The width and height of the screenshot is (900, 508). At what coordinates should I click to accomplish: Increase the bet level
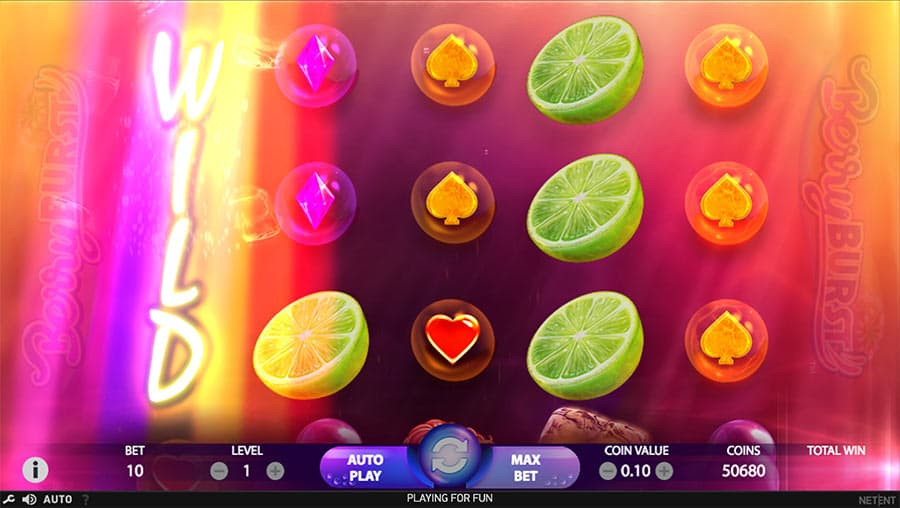tap(275, 471)
